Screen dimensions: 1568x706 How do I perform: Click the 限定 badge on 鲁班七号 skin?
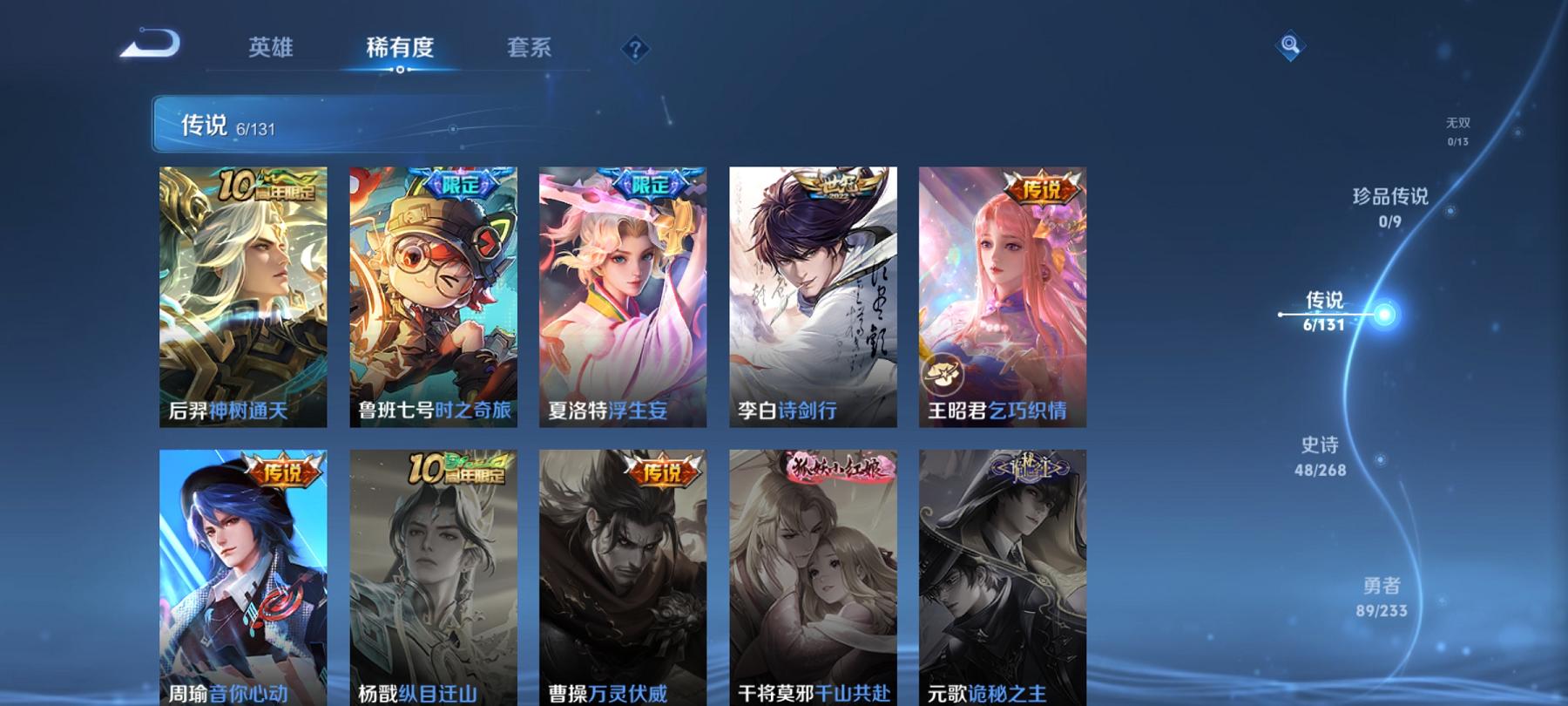[456, 183]
